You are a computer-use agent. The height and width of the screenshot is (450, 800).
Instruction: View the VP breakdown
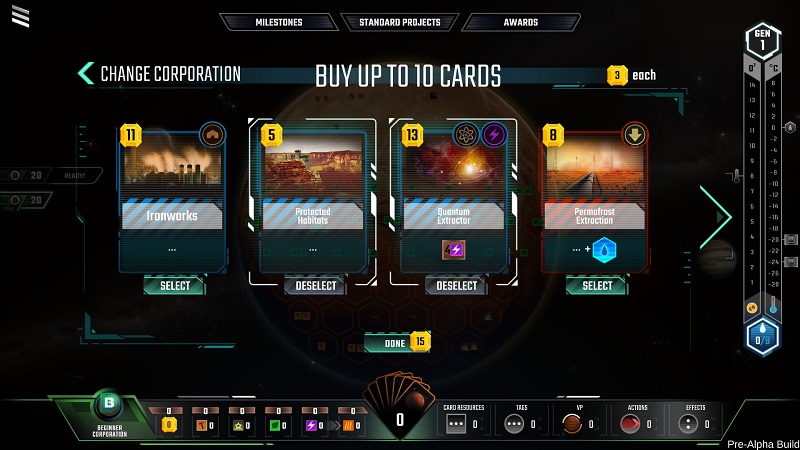click(579, 420)
